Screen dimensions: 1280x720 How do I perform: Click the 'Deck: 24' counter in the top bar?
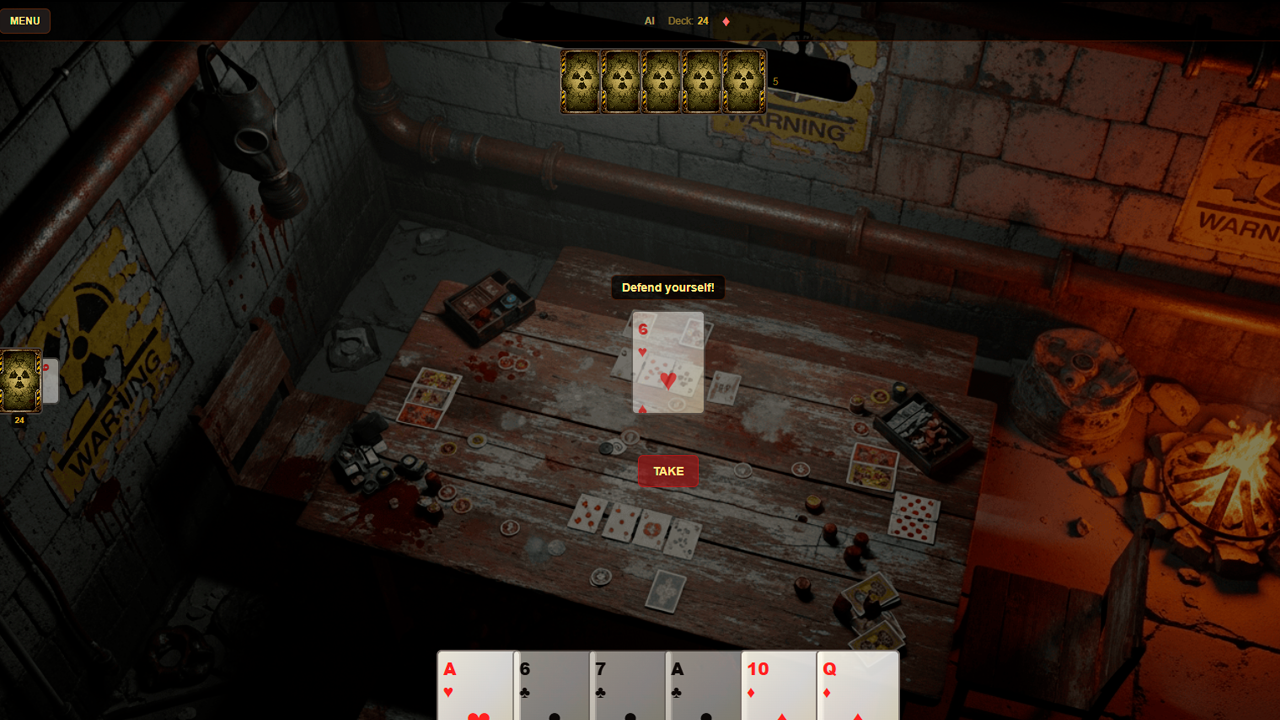687,20
